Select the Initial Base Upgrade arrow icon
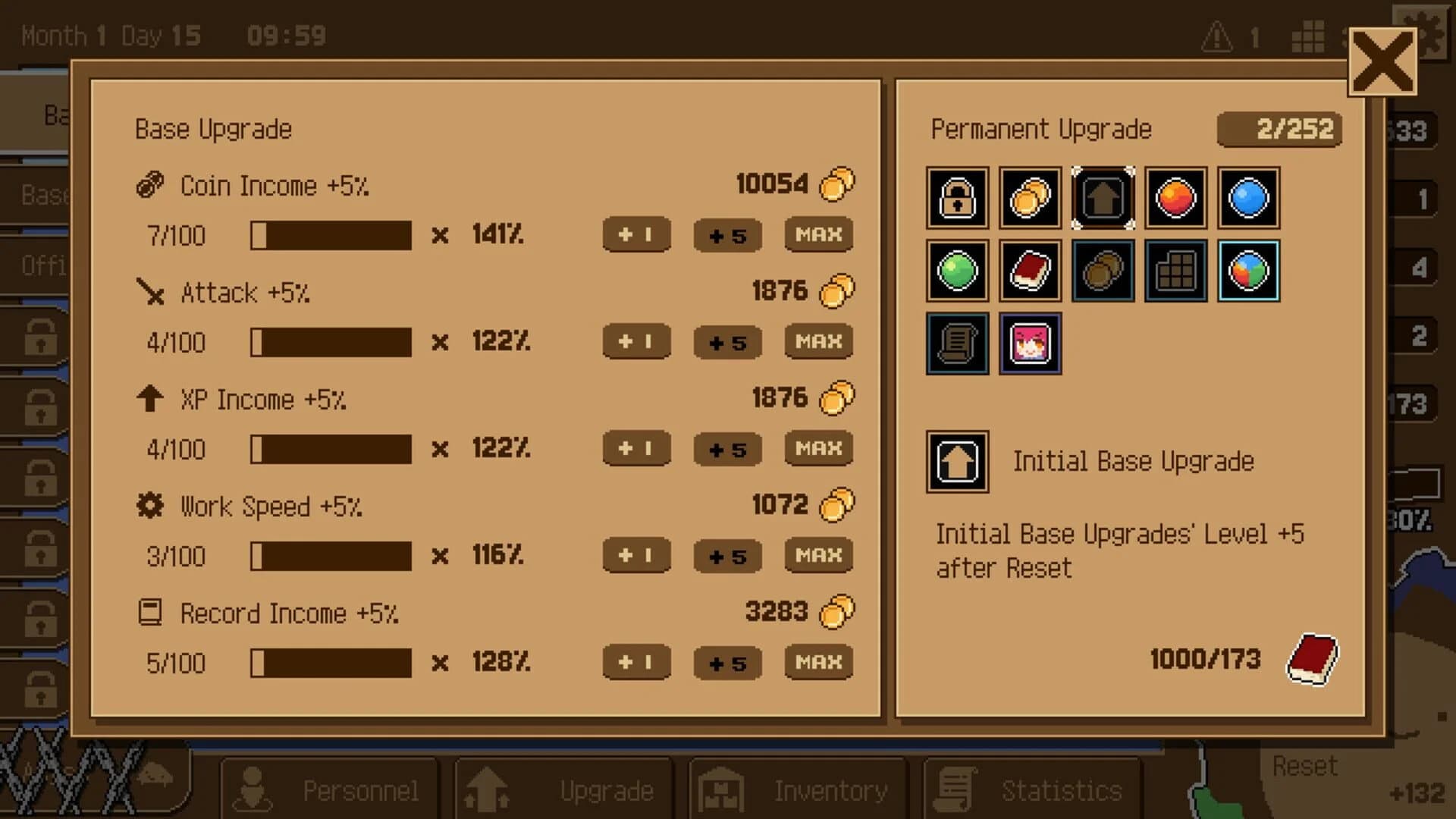 tap(1102, 199)
